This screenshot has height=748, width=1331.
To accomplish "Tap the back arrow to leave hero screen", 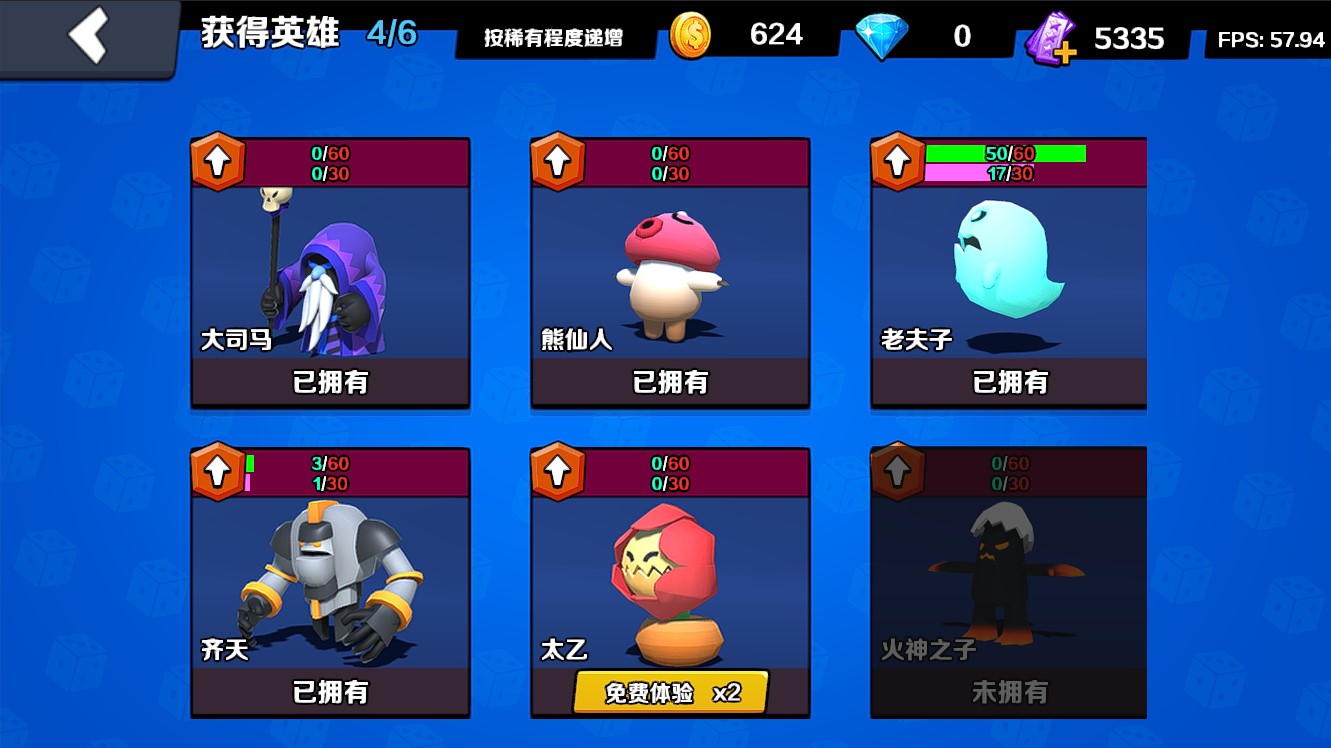I will pyautogui.click(x=89, y=35).
